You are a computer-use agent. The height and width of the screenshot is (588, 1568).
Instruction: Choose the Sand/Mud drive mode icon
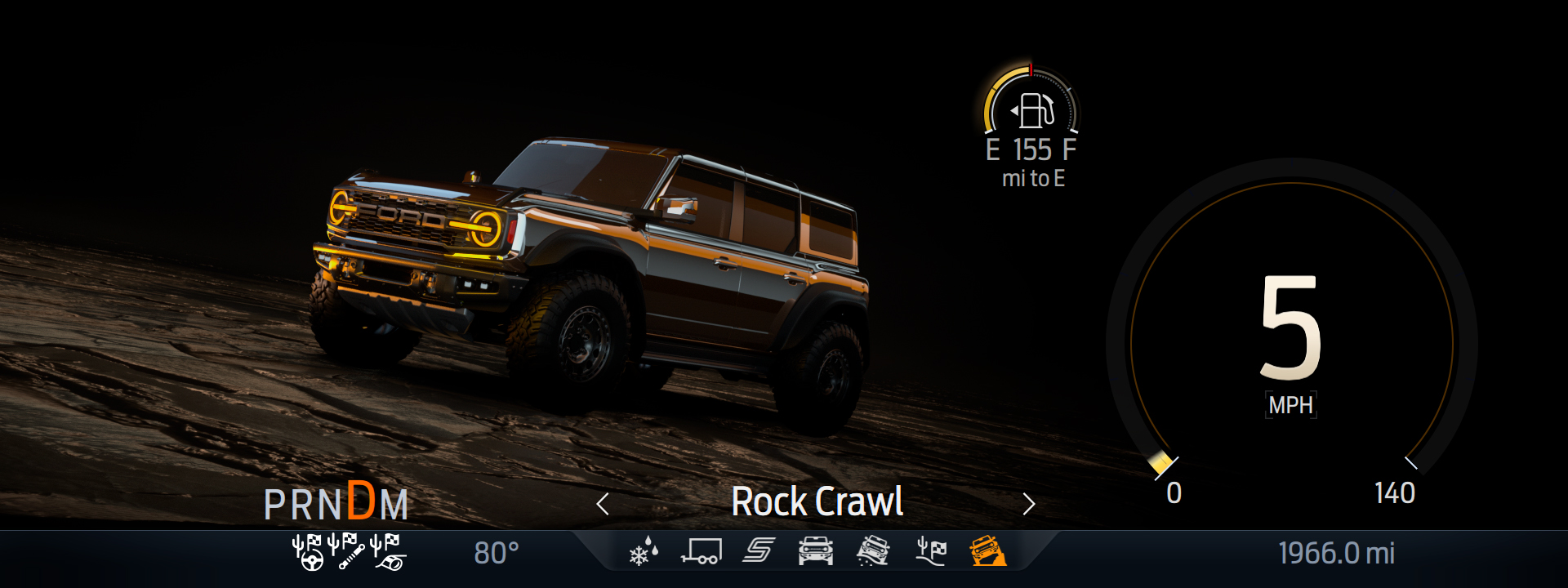click(874, 552)
